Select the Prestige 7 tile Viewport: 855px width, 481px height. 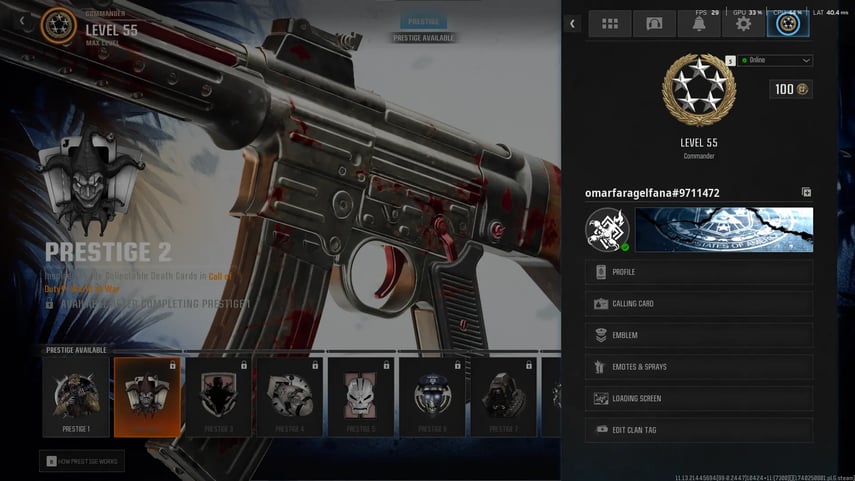point(504,397)
